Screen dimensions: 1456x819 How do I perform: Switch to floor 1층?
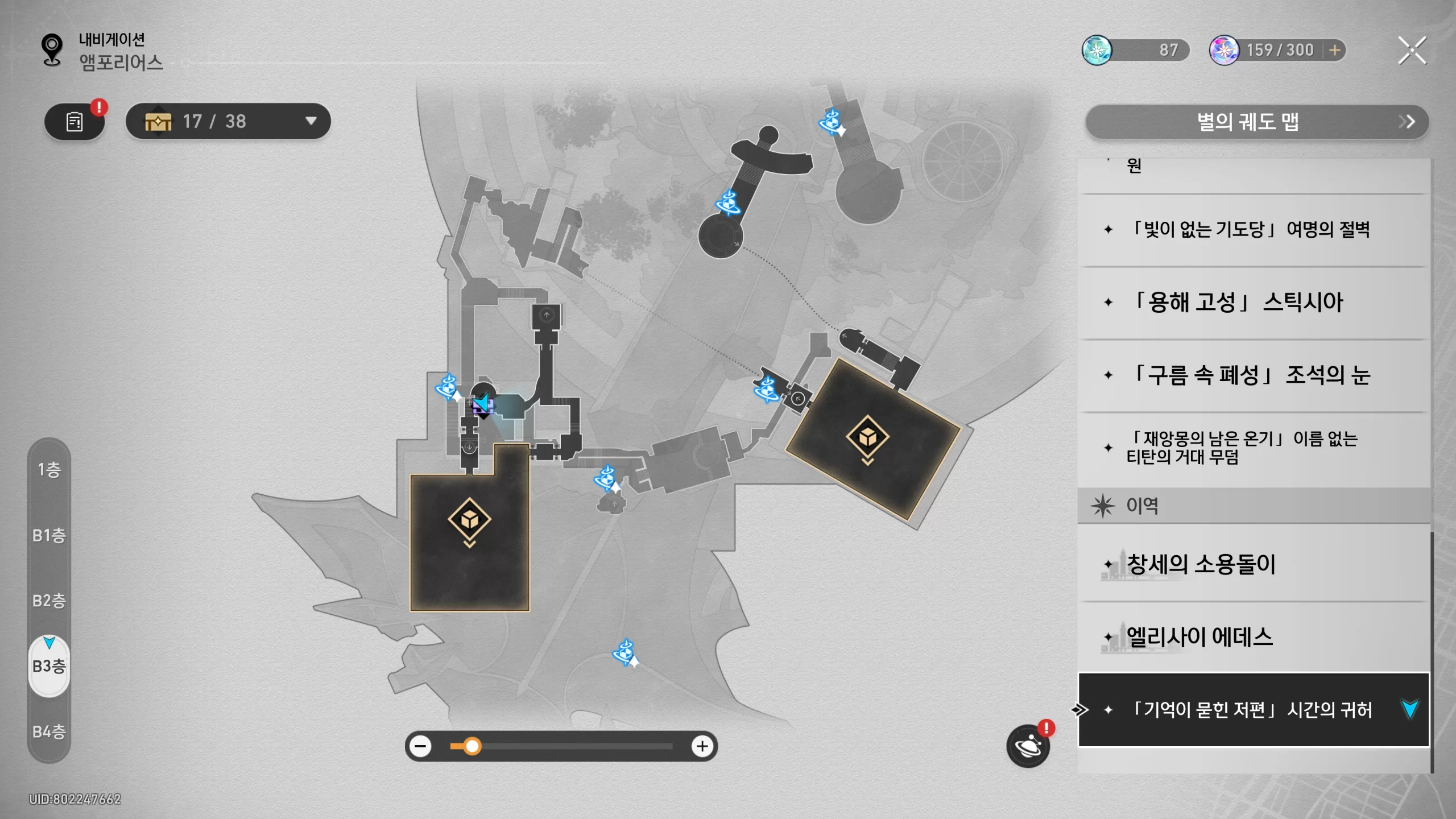click(x=49, y=470)
